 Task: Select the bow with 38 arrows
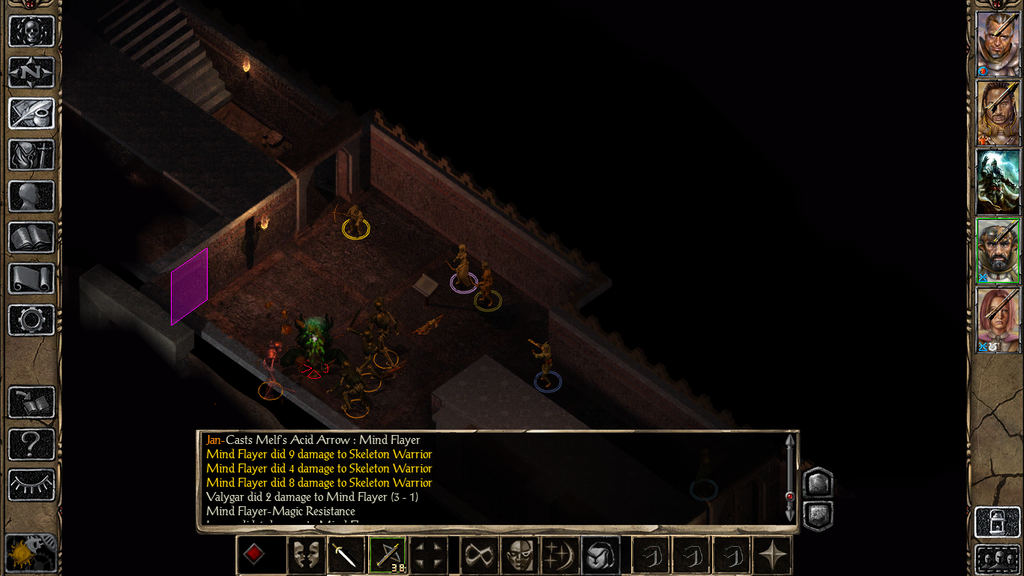[387, 555]
